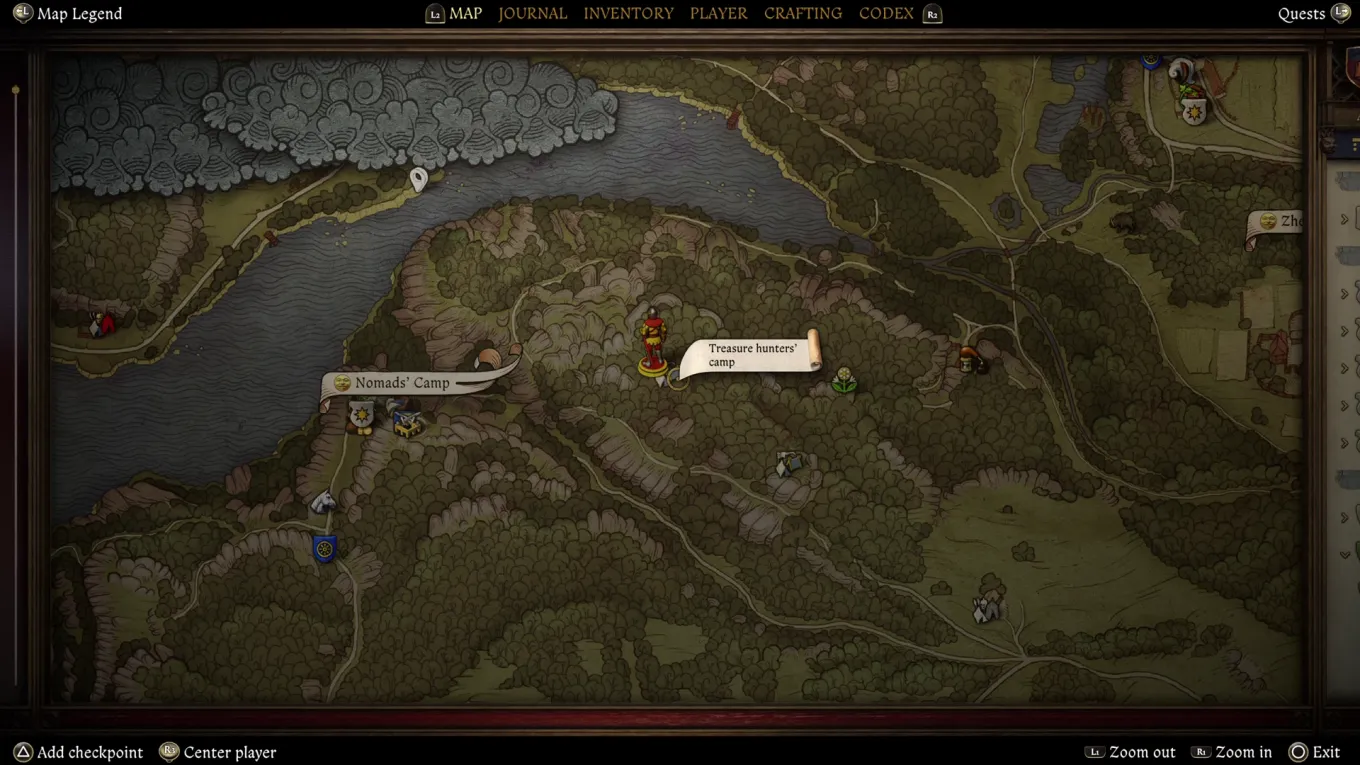
Task: Select the CODEX menu entry
Action: (886, 13)
